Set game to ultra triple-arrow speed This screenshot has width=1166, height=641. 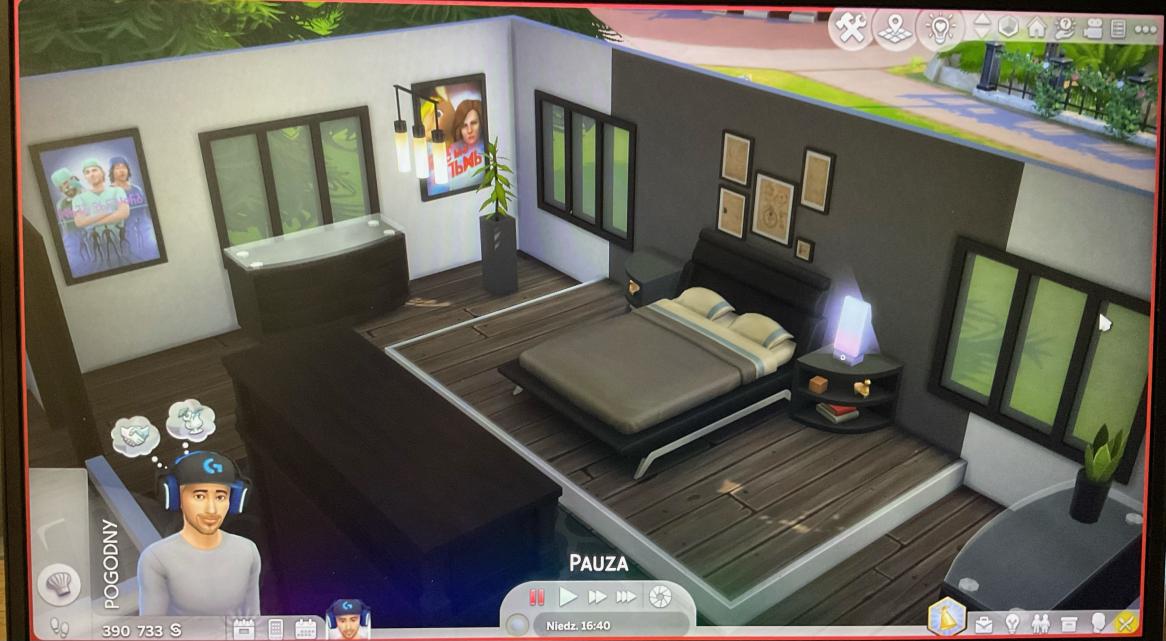627,597
